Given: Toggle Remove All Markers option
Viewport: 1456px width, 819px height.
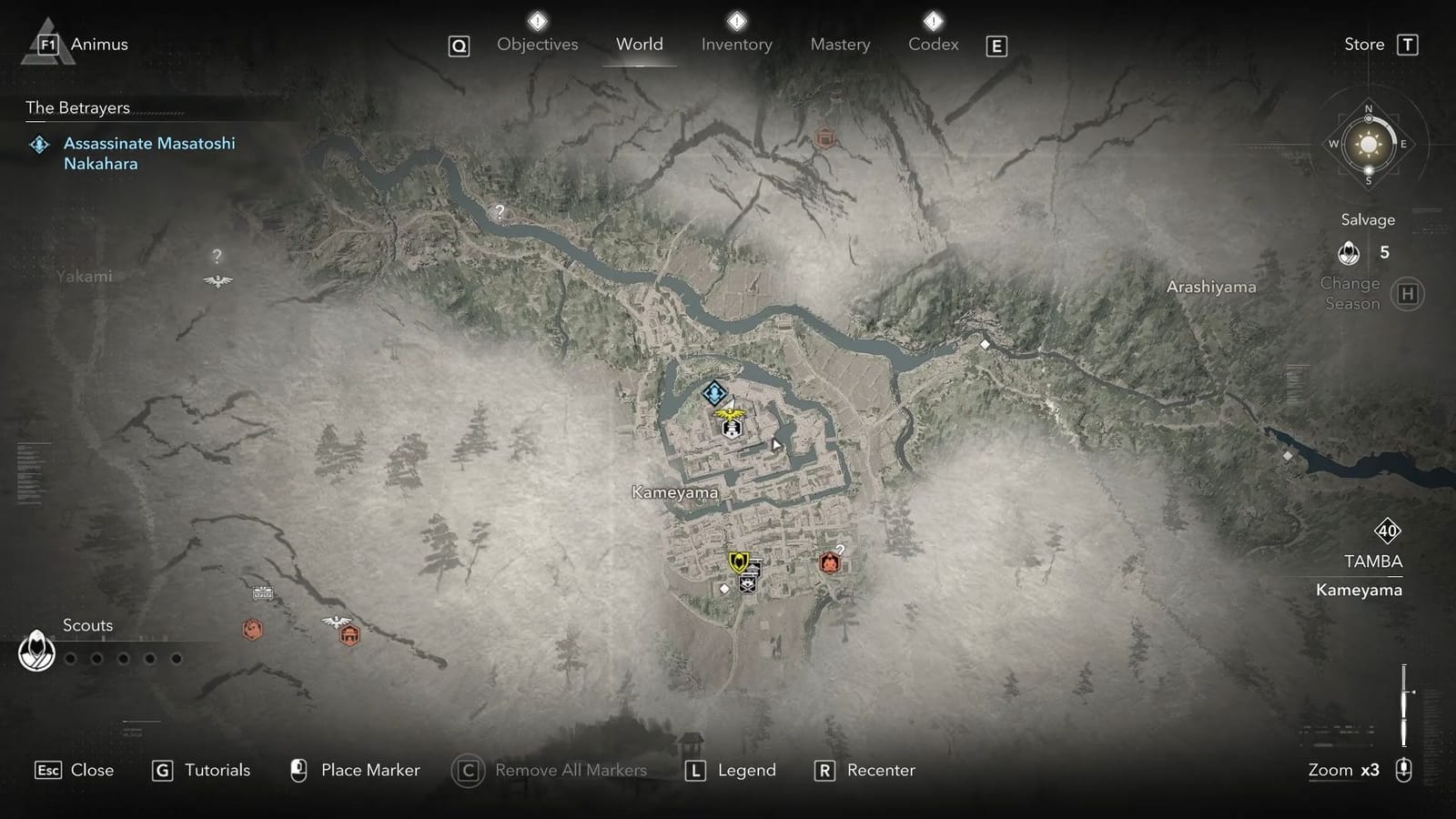Looking at the screenshot, I should (570, 770).
